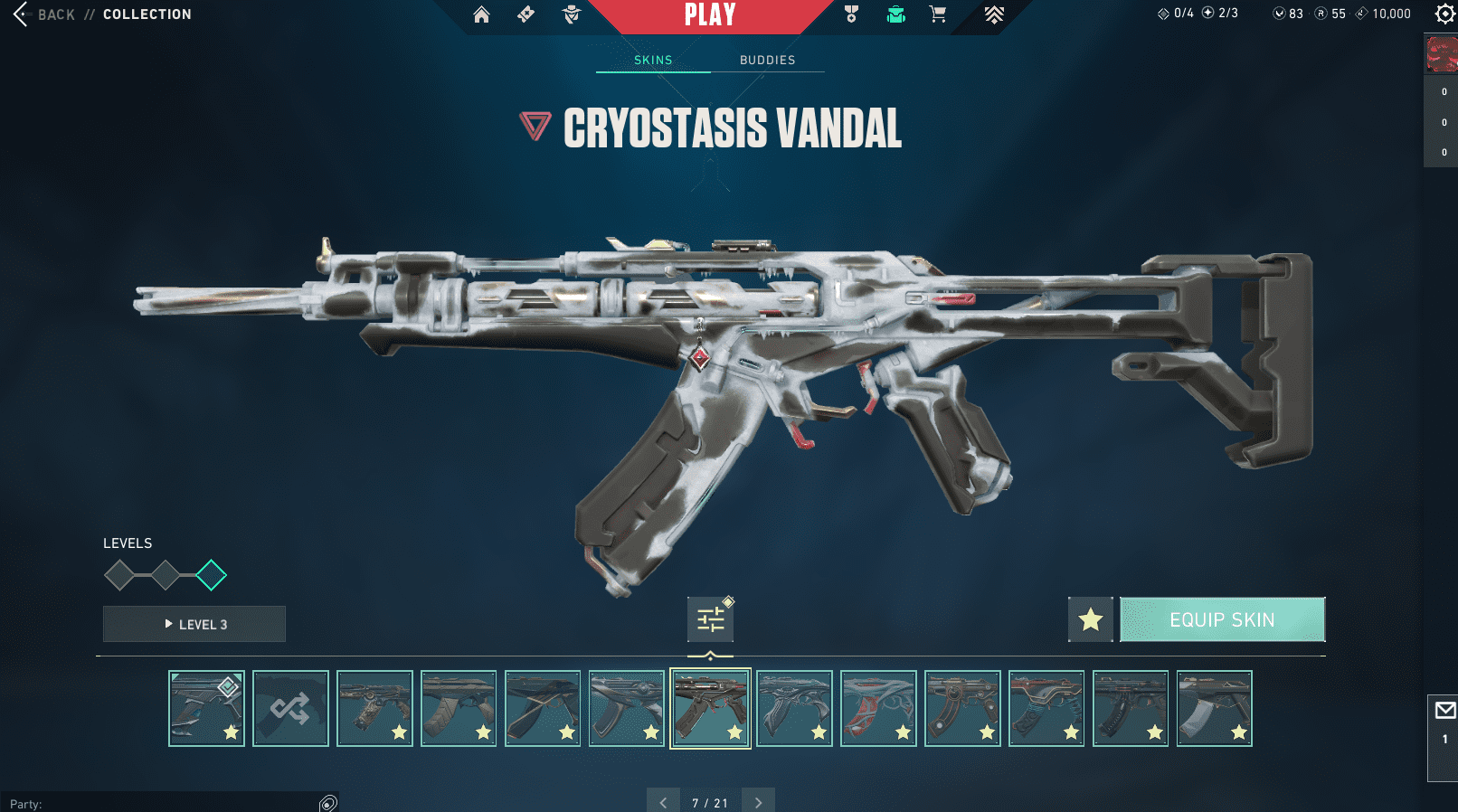The image size is (1458, 812).
Task: Switch to the Buddies tab
Action: tap(767, 60)
